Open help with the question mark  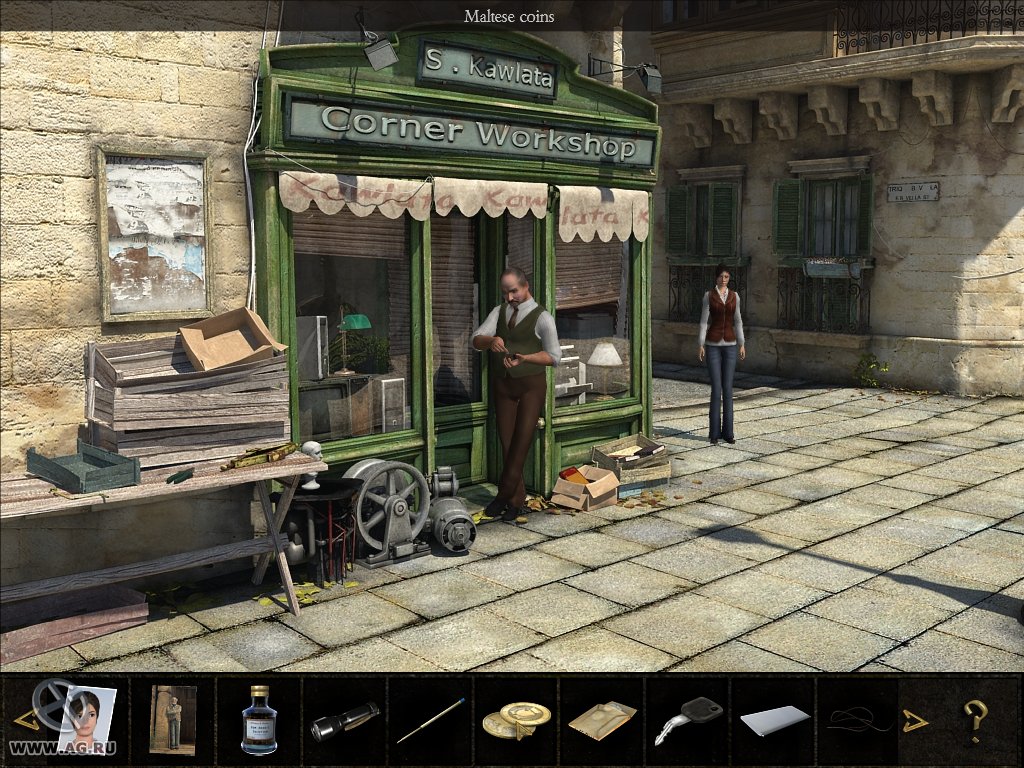(x=975, y=718)
